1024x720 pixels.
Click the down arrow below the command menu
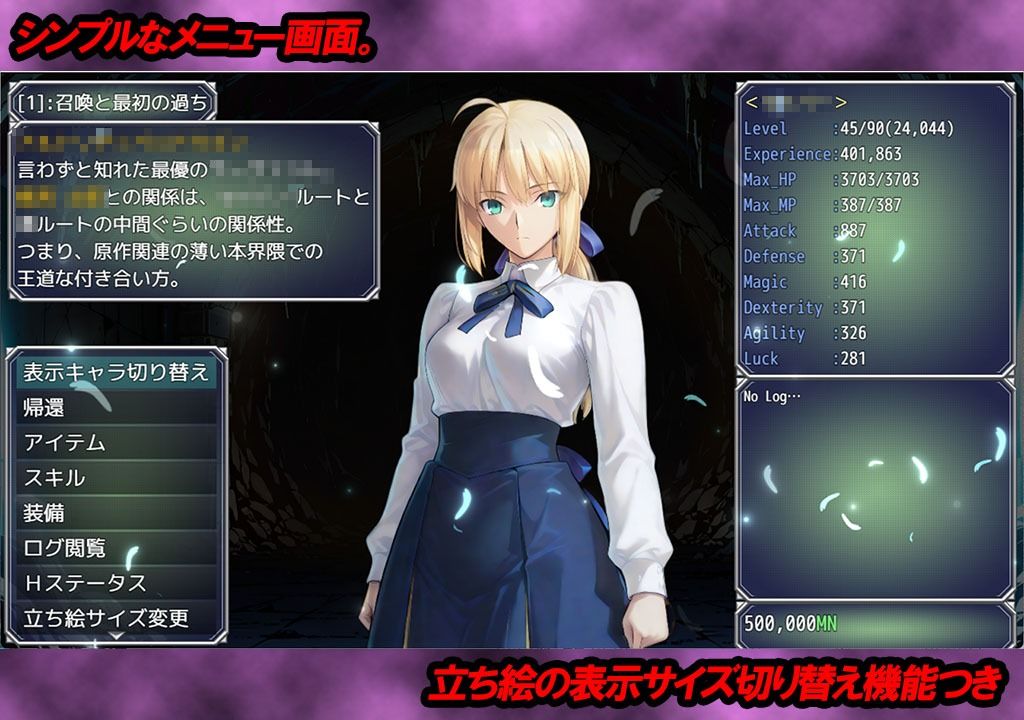(x=116, y=636)
